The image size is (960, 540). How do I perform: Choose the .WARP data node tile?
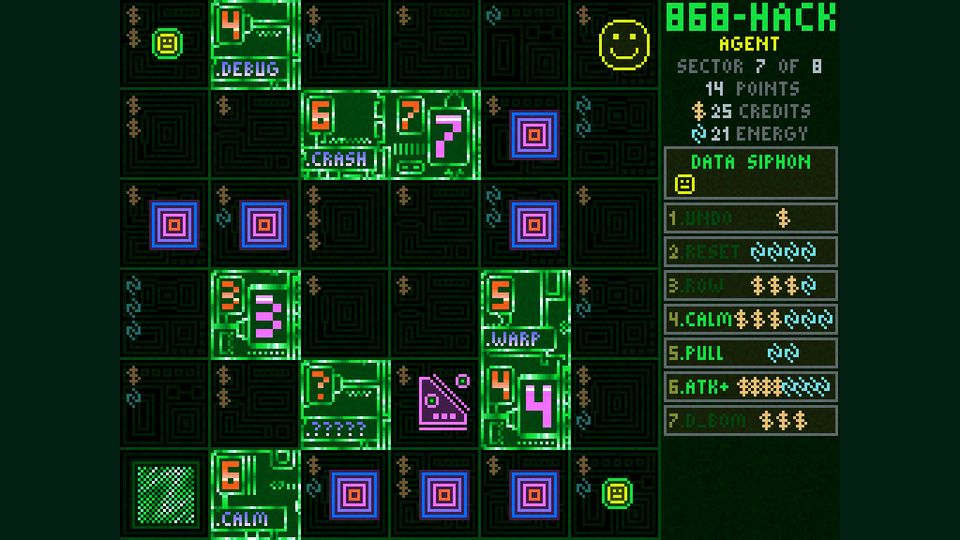pyautogui.click(x=525, y=314)
